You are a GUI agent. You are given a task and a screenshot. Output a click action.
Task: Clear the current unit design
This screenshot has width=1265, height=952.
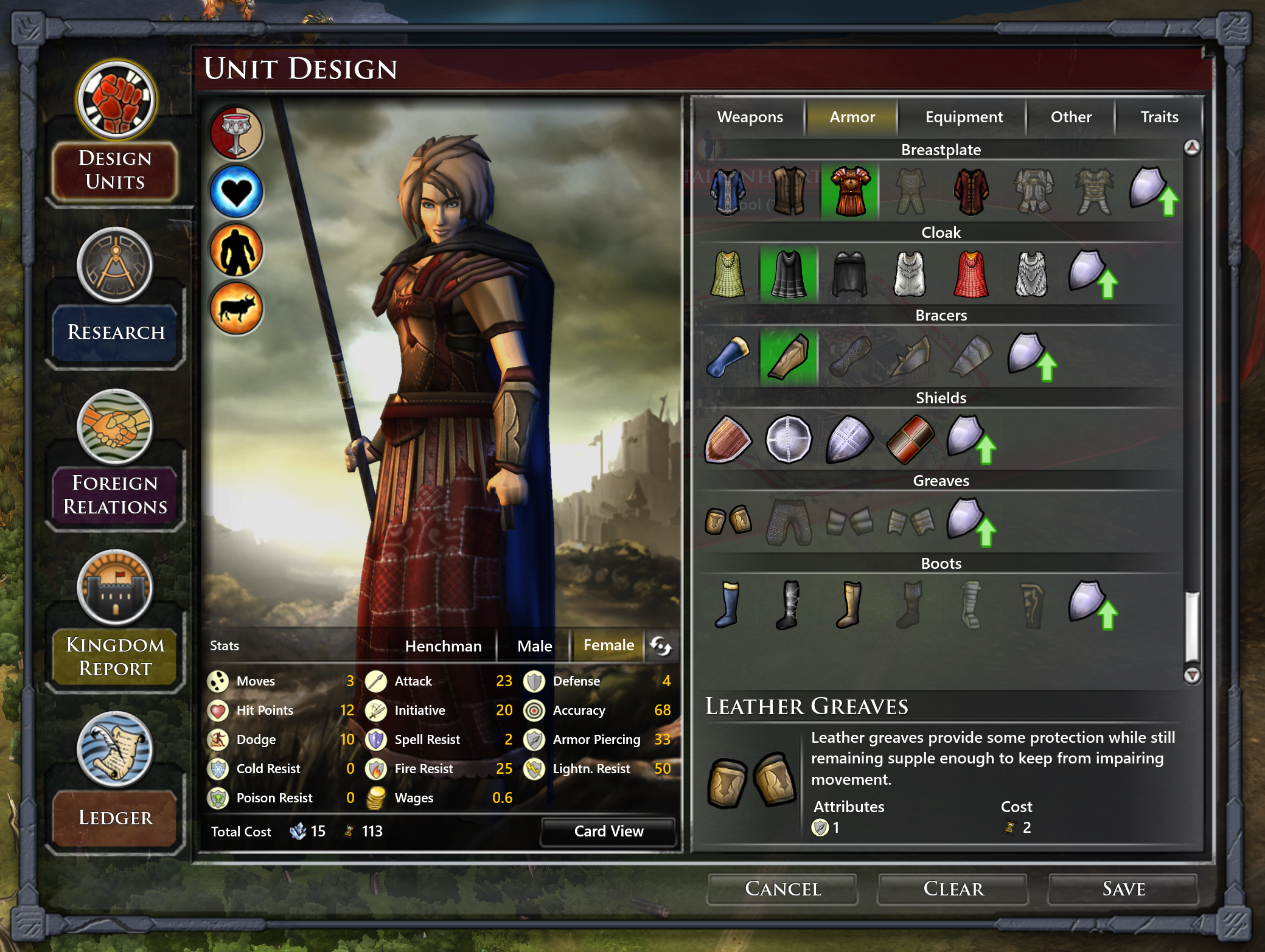[953, 889]
